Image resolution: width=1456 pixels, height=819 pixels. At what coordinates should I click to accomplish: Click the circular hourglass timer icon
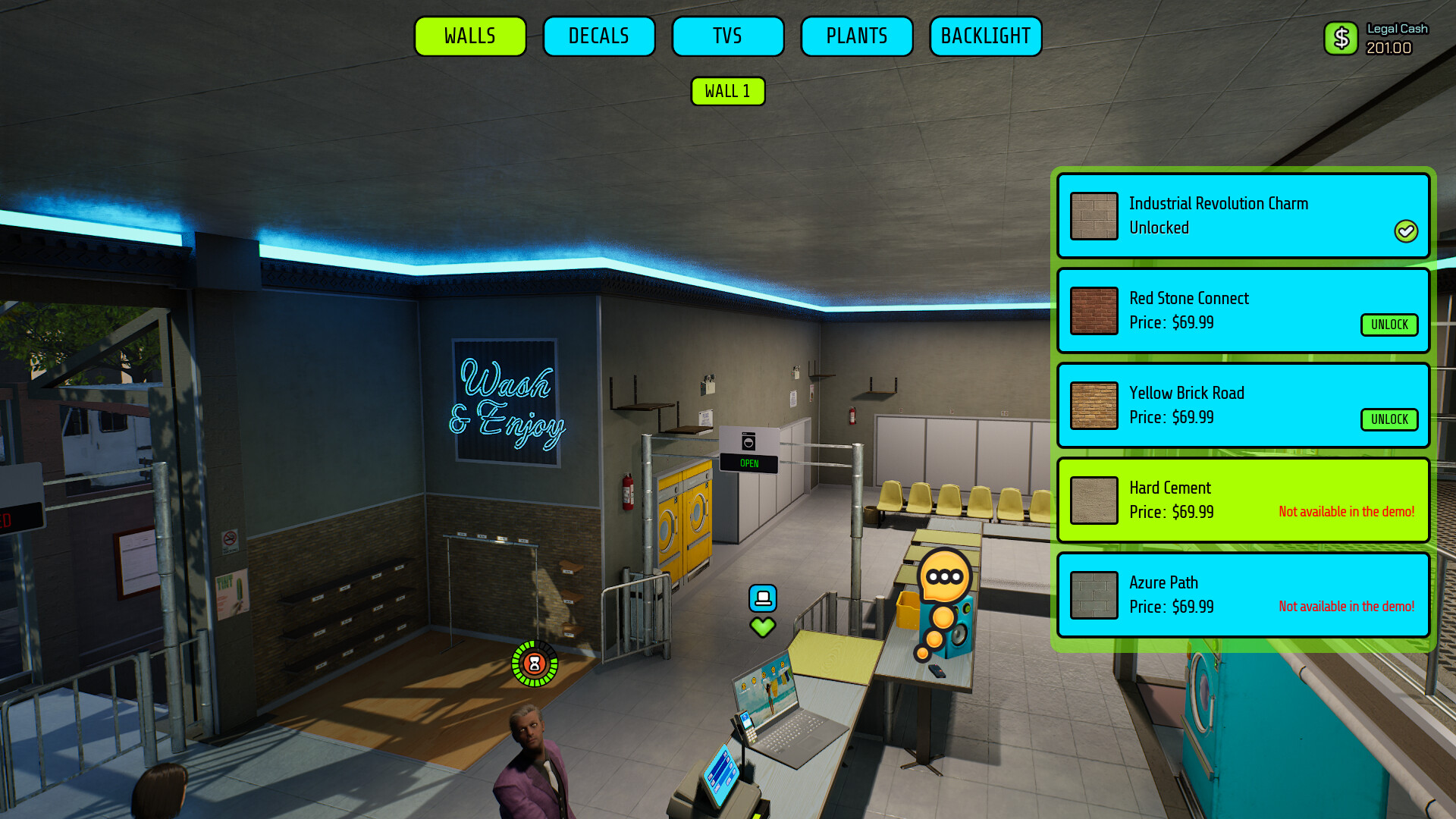(x=535, y=664)
